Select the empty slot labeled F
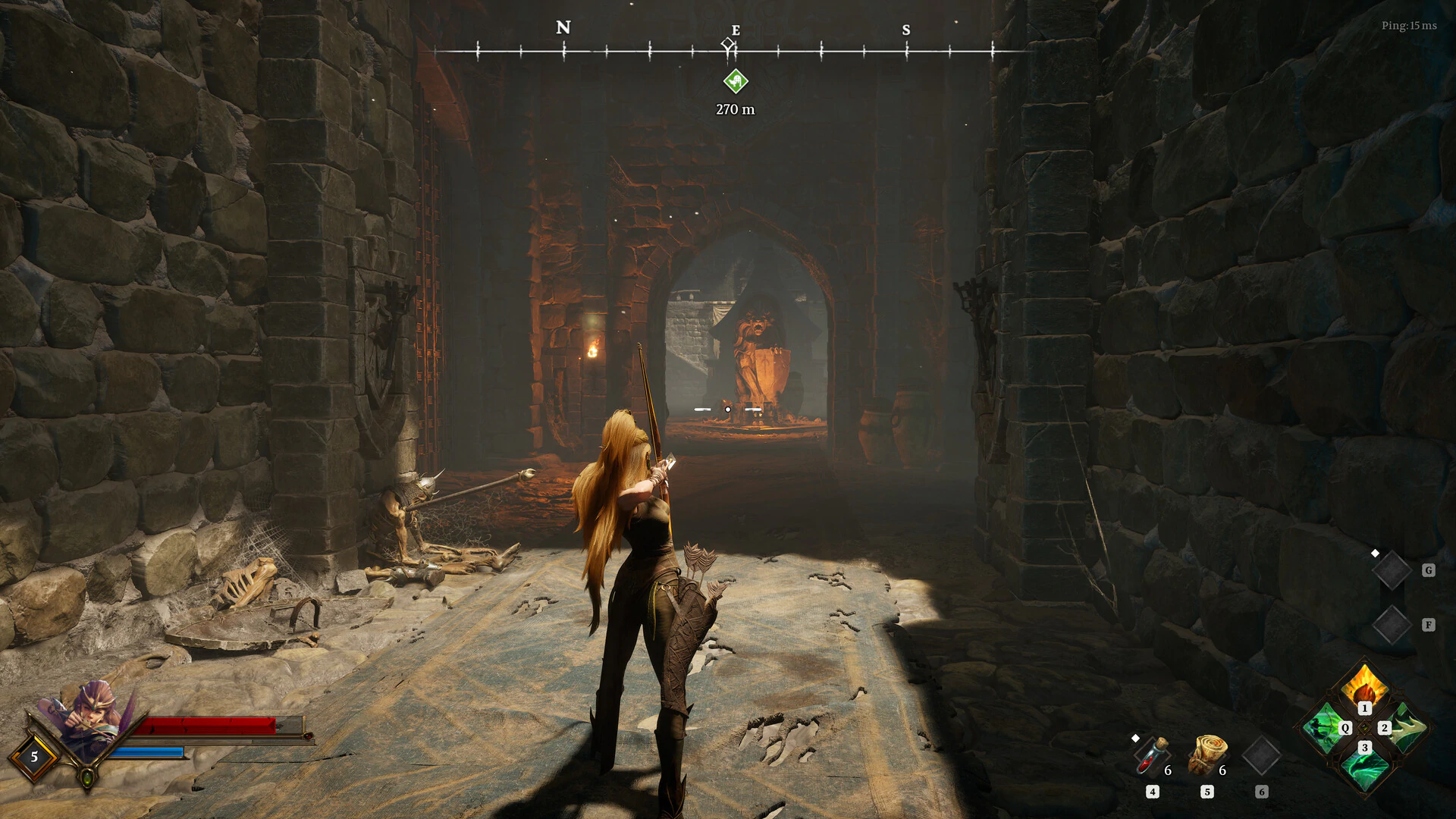Image resolution: width=1456 pixels, height=819 pixels. 1392,625
